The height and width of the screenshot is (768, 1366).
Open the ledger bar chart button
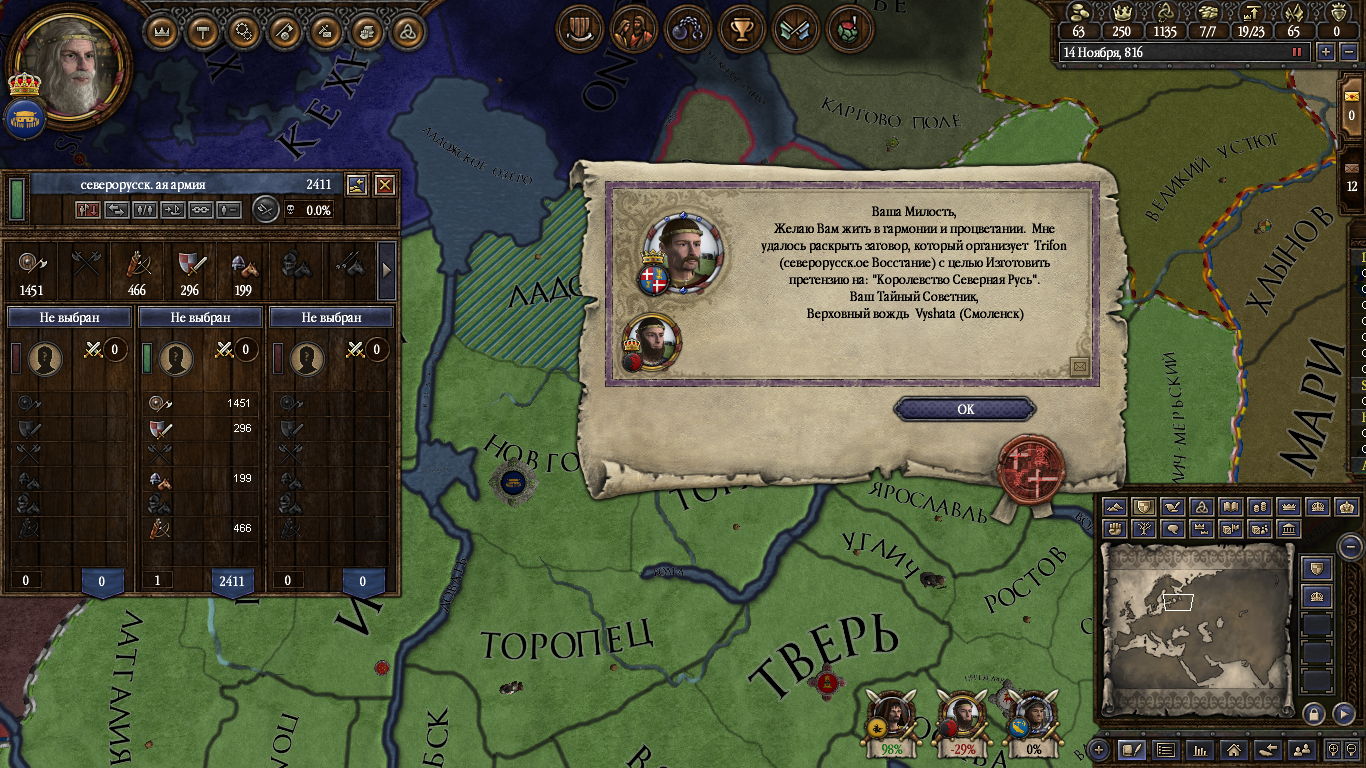[1200, 749]
